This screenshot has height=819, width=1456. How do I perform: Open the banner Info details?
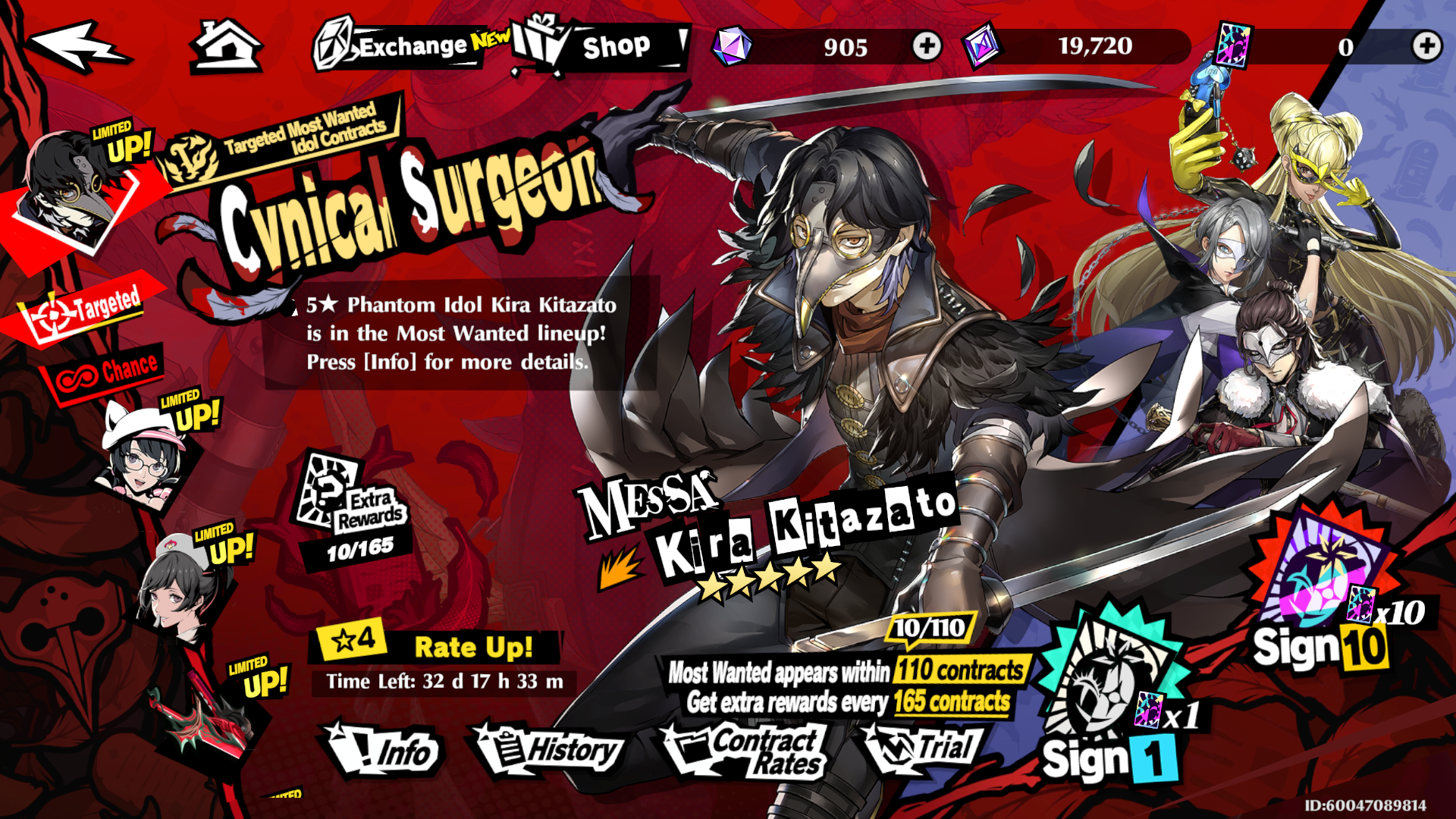(x=383, y=751)
